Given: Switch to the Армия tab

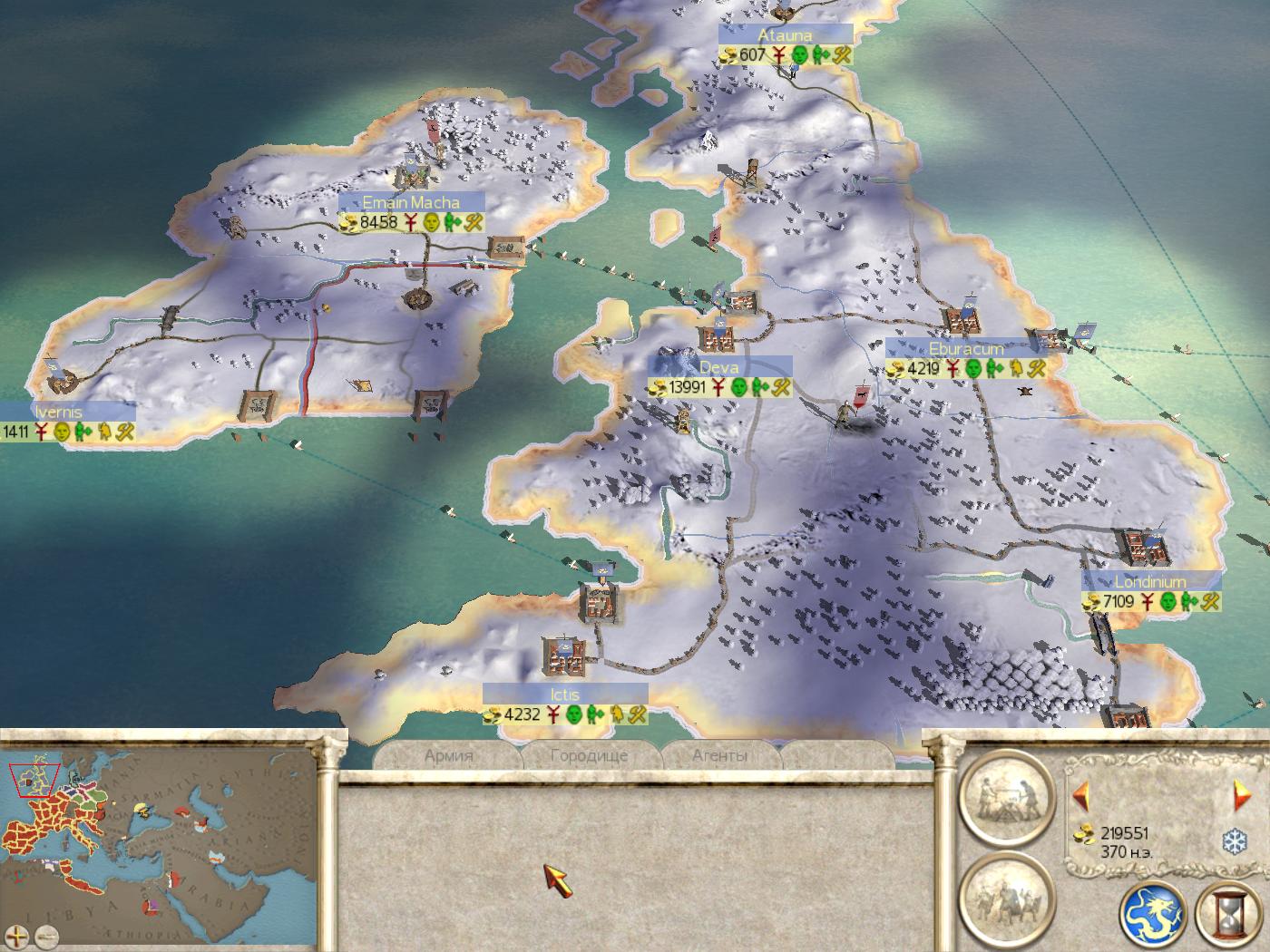Looking at the screenshot, I should click(448, 755).
